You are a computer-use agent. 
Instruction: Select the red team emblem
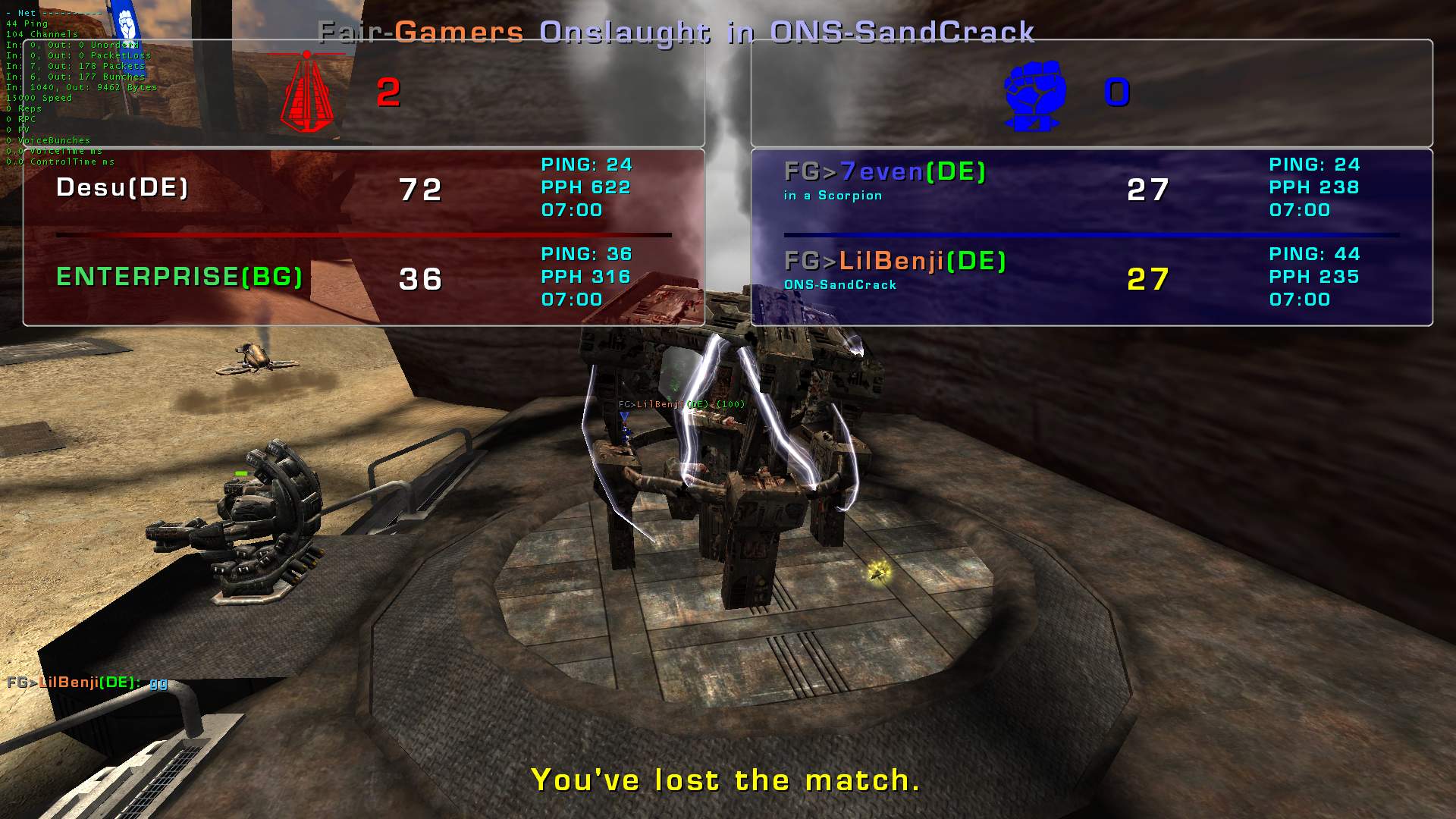(306, 93)
